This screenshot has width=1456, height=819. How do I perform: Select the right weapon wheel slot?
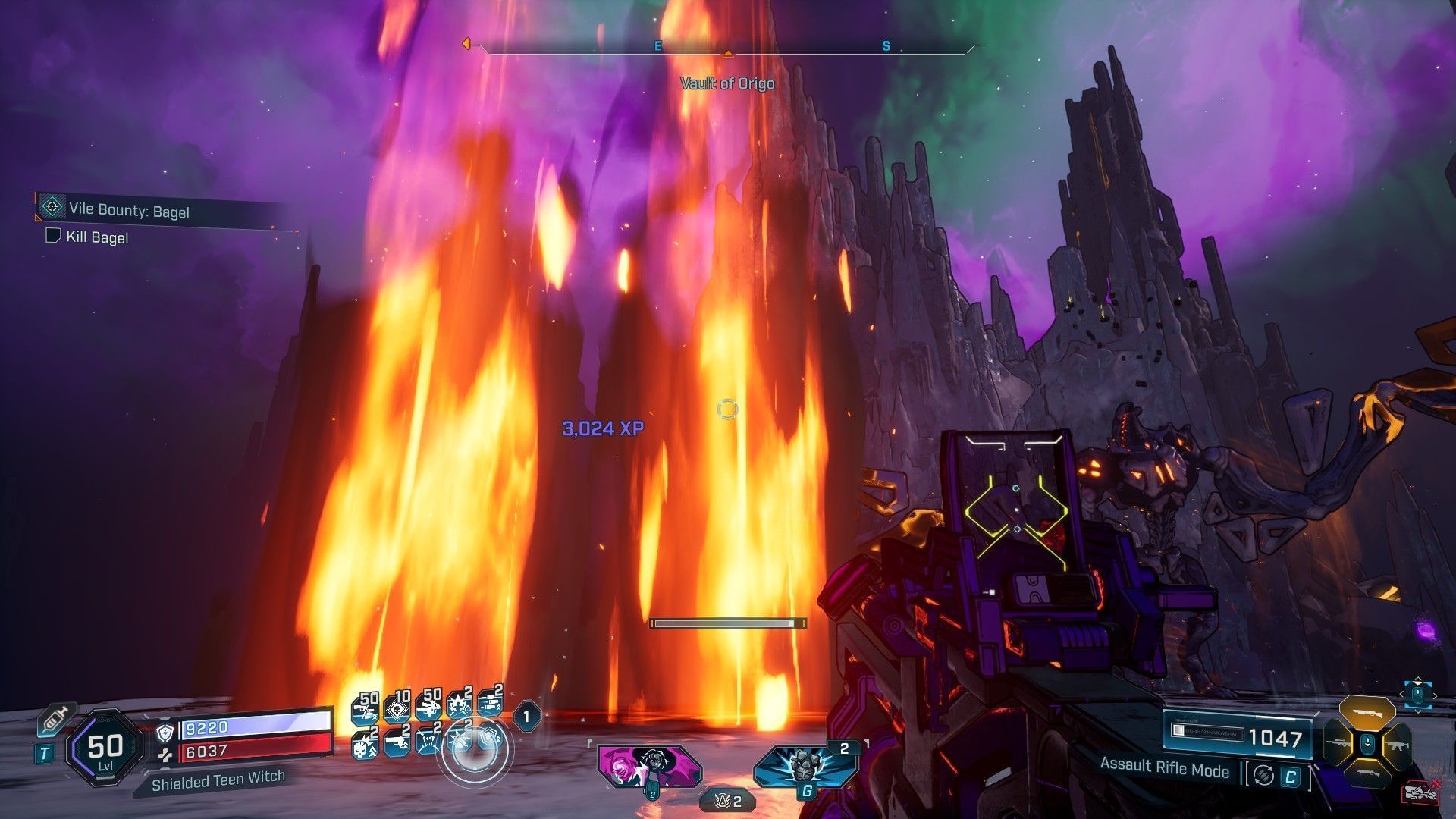point(1395,745)
